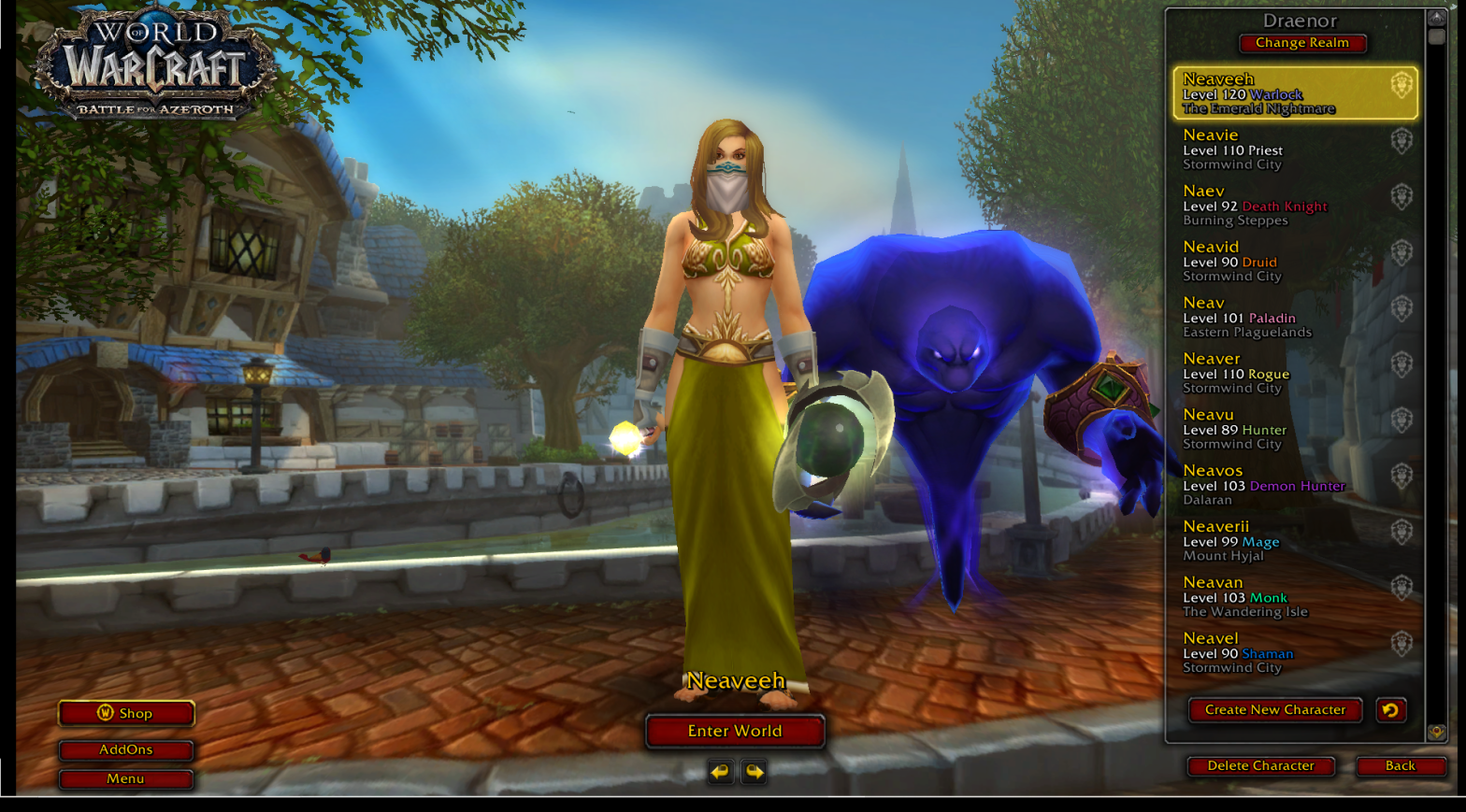Click the Change Realm button
The width and height of the screenshot is (1466, 812).
pos(1302,43)
